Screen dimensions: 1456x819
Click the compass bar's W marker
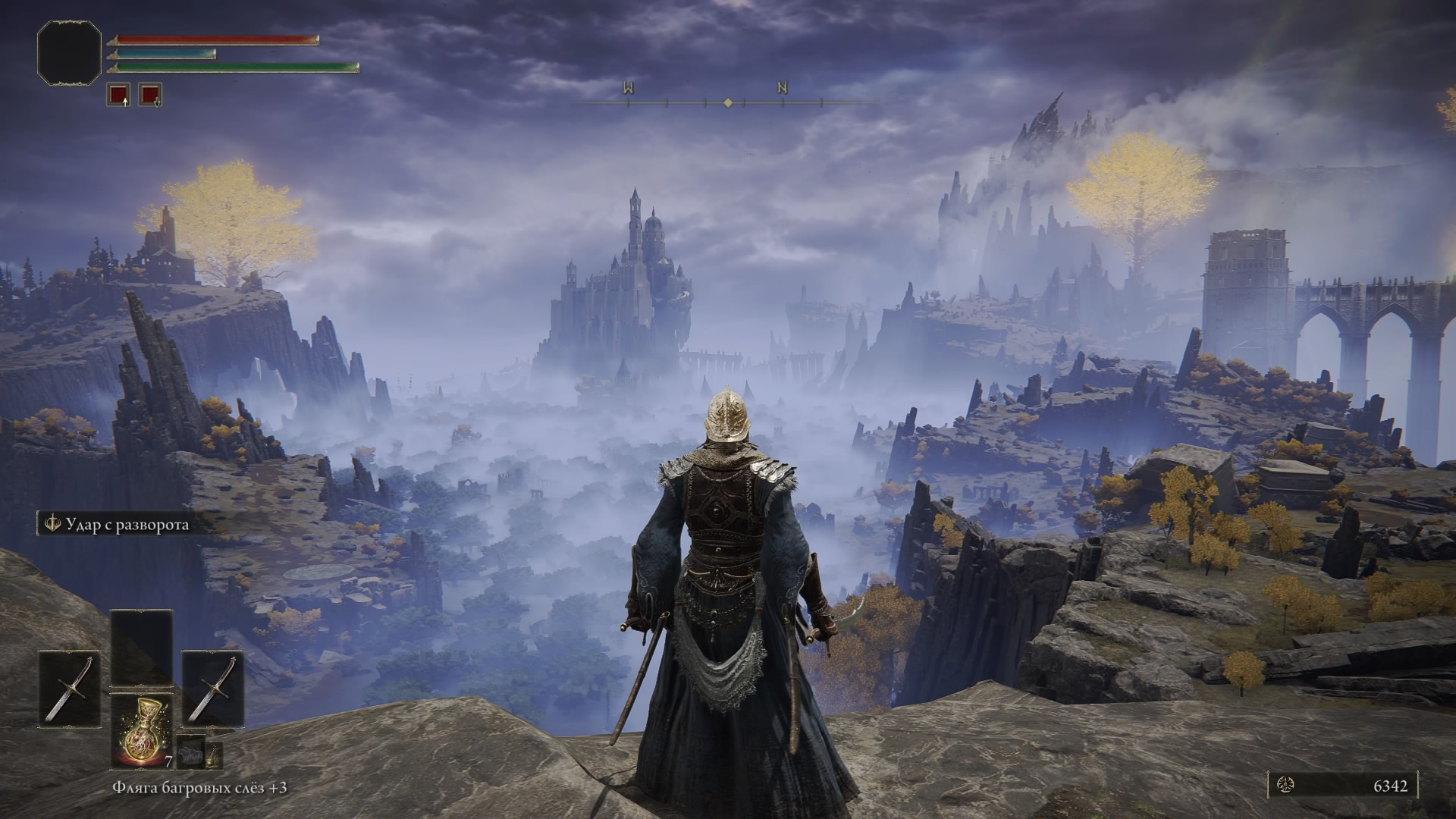(x=628, y=89)
